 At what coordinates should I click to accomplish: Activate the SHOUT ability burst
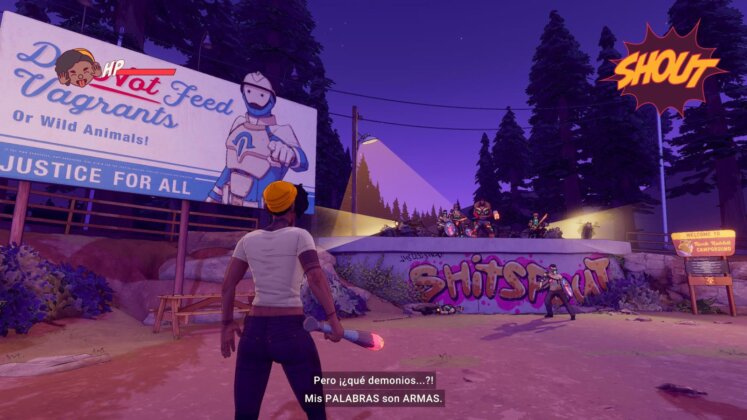tap(665, 69)
